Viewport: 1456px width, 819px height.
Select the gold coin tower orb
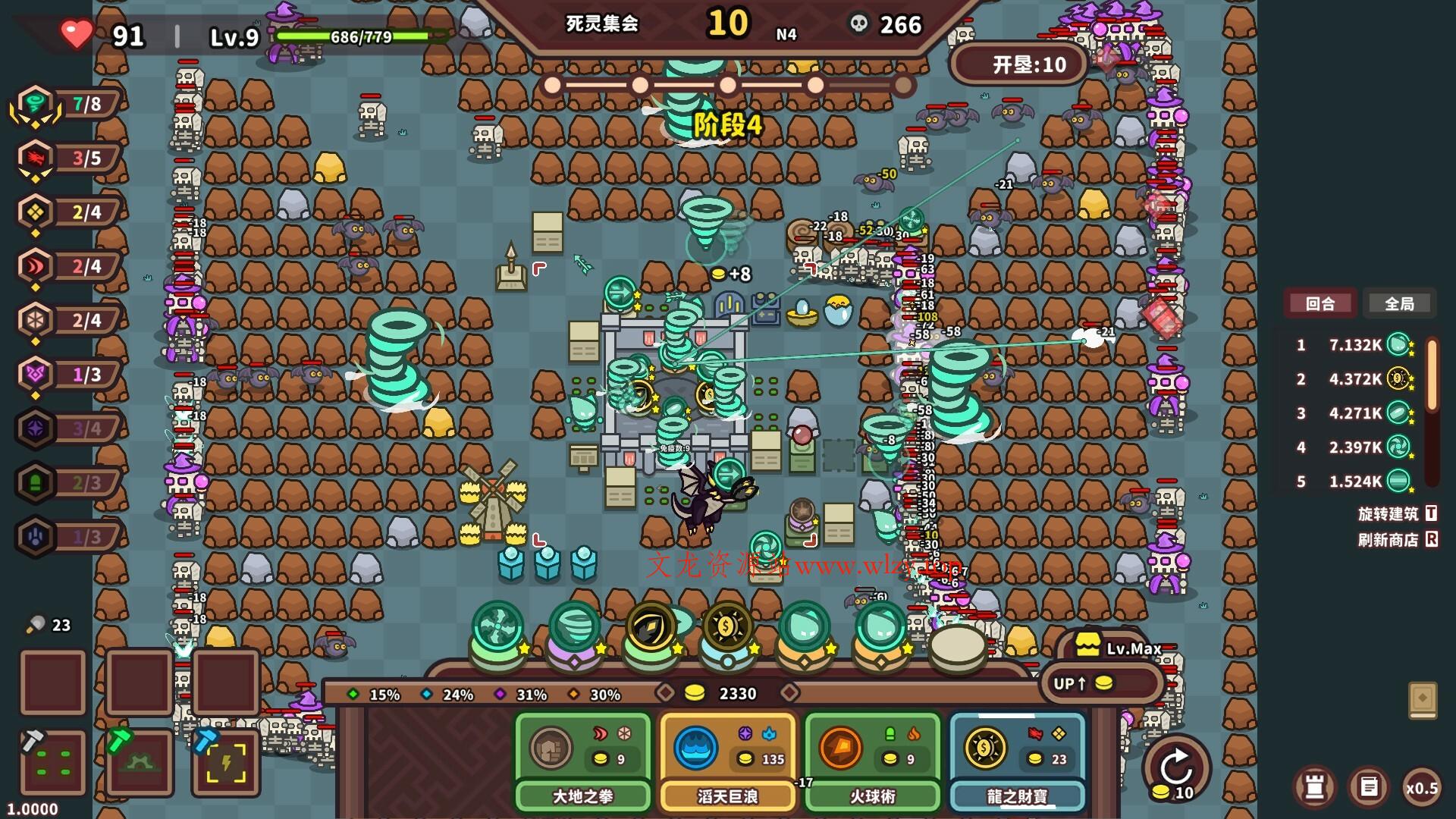[726, 628]
